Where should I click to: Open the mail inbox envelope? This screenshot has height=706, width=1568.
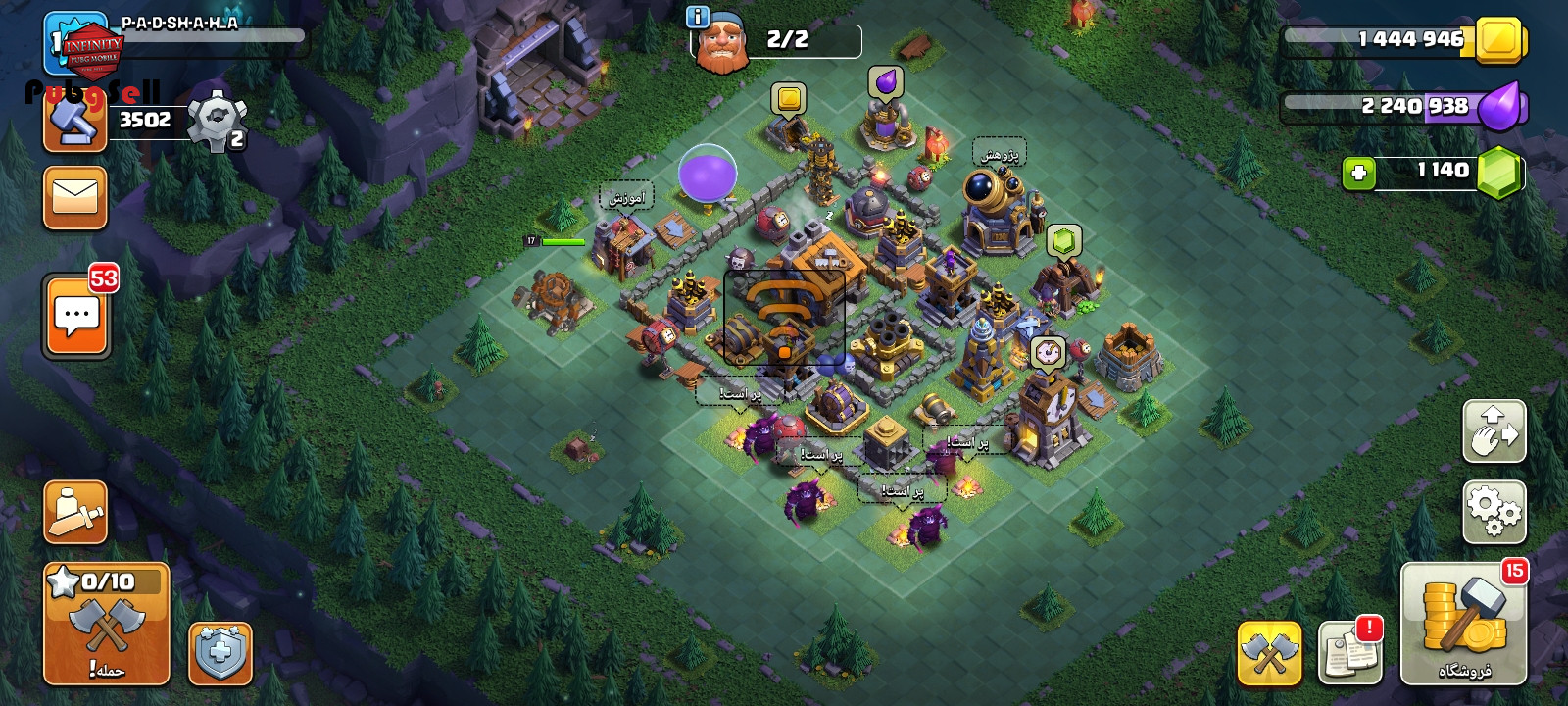click(75, 197)
